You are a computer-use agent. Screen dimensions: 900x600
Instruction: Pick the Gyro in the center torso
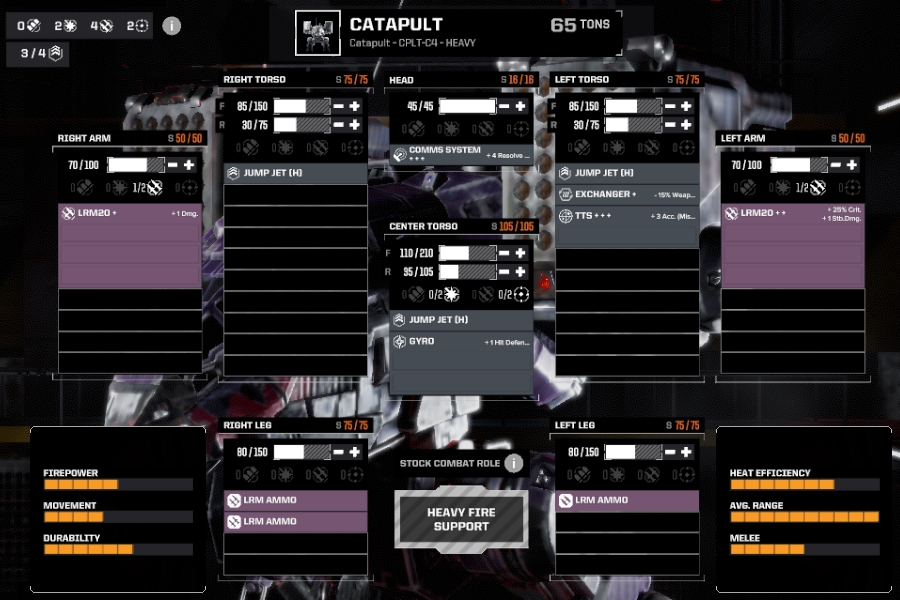click(x=461, y=342)
